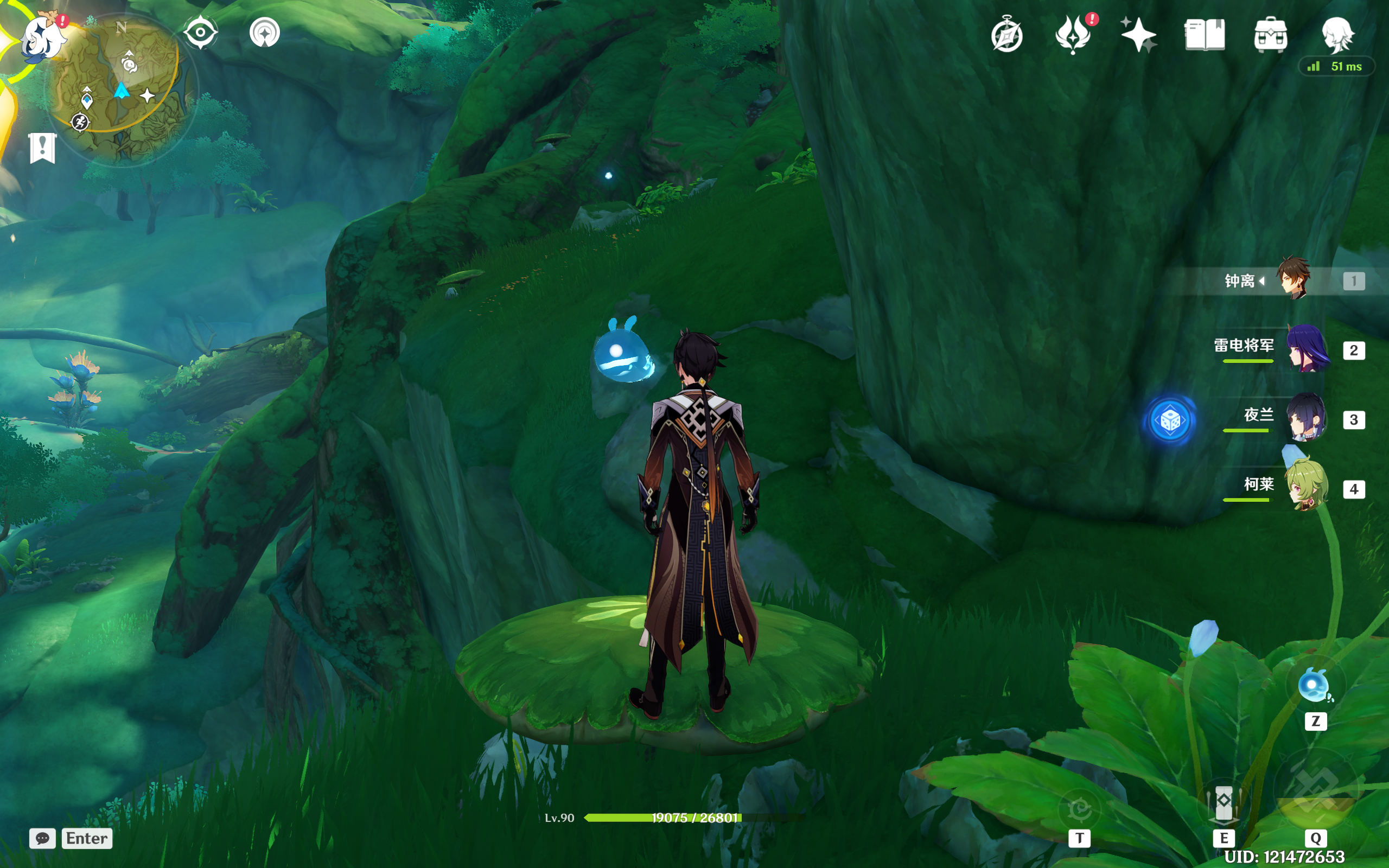Open the Wish star icon
The image size is (1389, 868).
pyautogui.click(x=1138, y=34)
